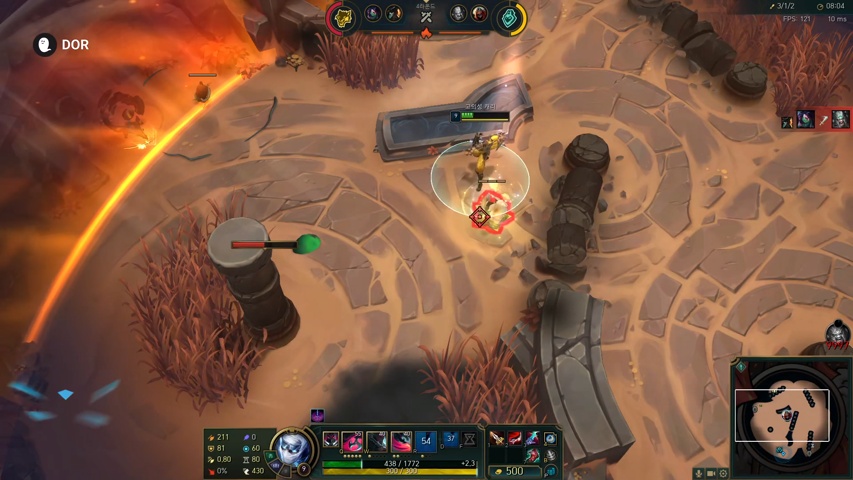This screenshot has height=480, width=853.
Task: Toggle the video camera button
Action: [x=711, y=473]
